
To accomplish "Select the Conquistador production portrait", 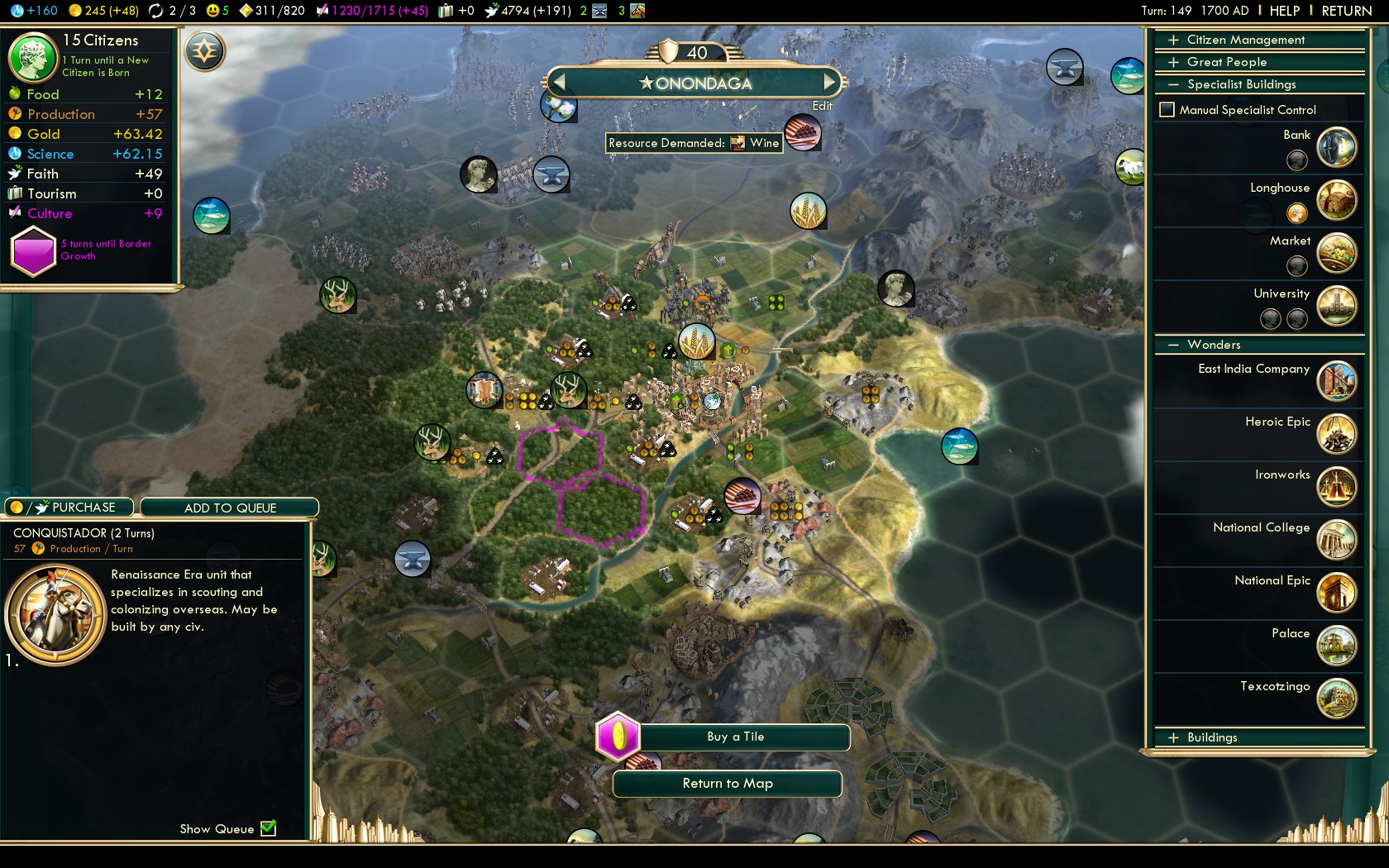I will coord(55,614).
